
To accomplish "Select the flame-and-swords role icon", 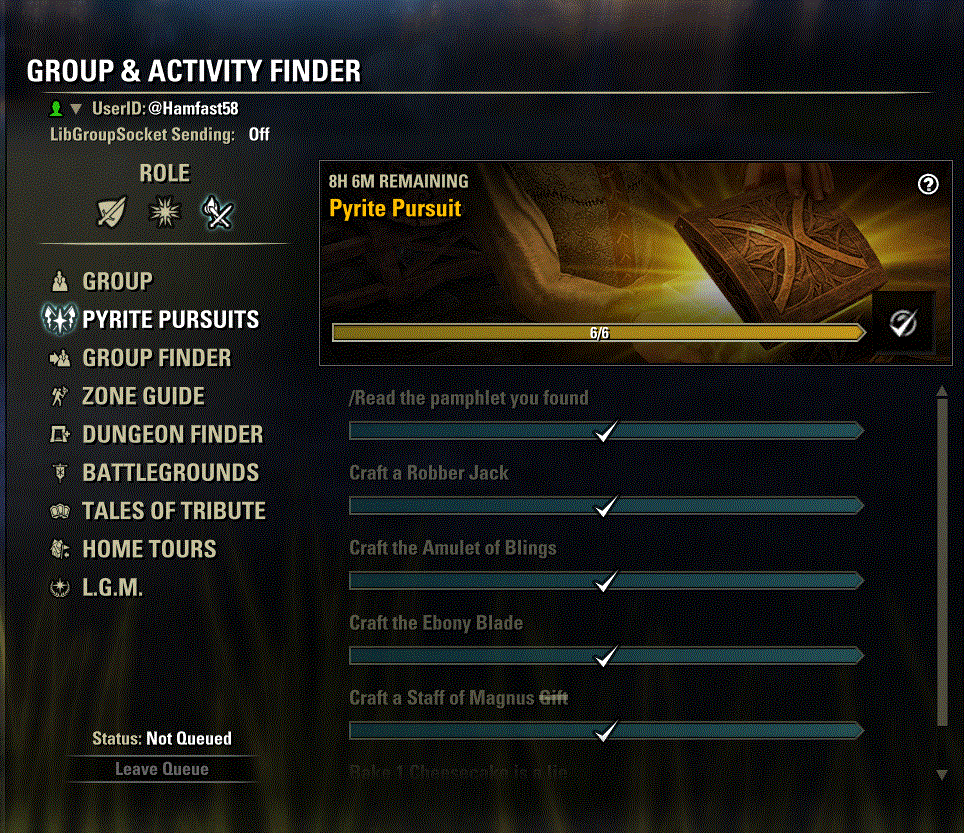I will coord(217,212).
